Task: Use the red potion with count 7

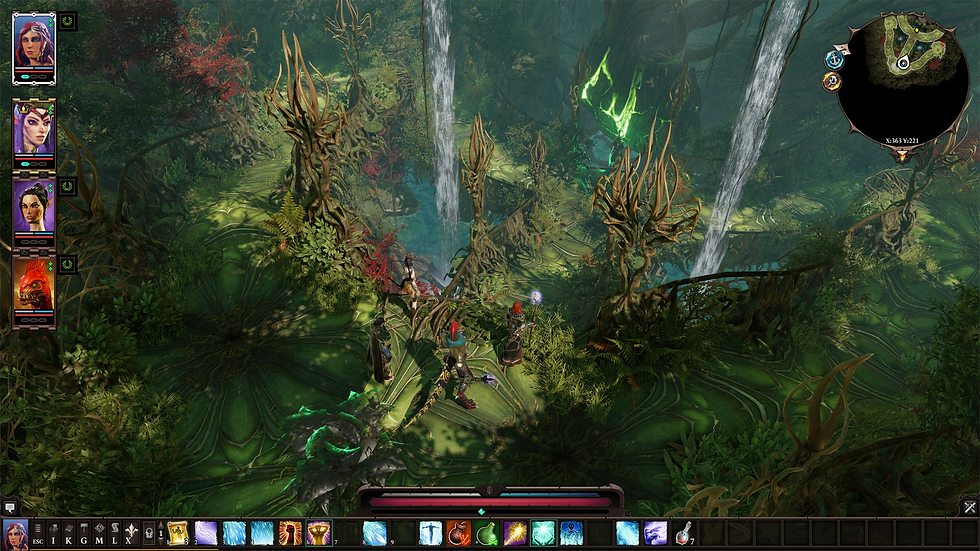Action: pyautogui.click(x=684, y=533)
